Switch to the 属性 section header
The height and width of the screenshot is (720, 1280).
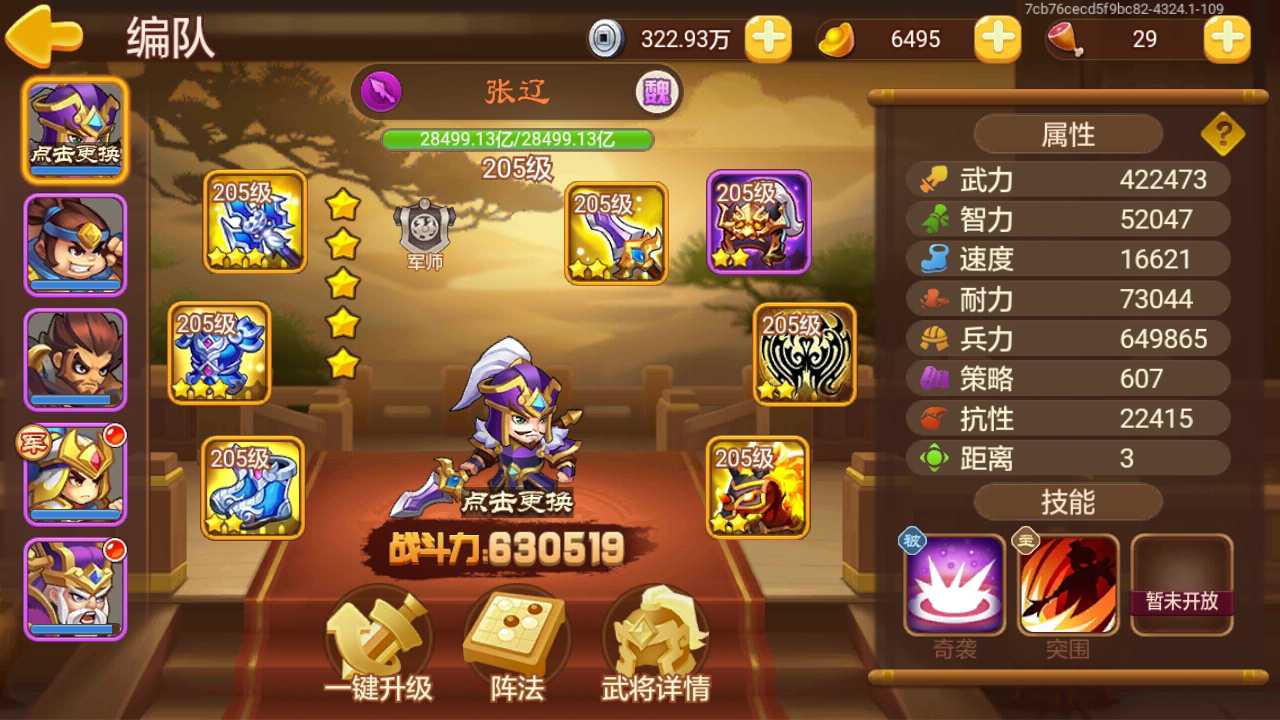(x=1066, y=134)
